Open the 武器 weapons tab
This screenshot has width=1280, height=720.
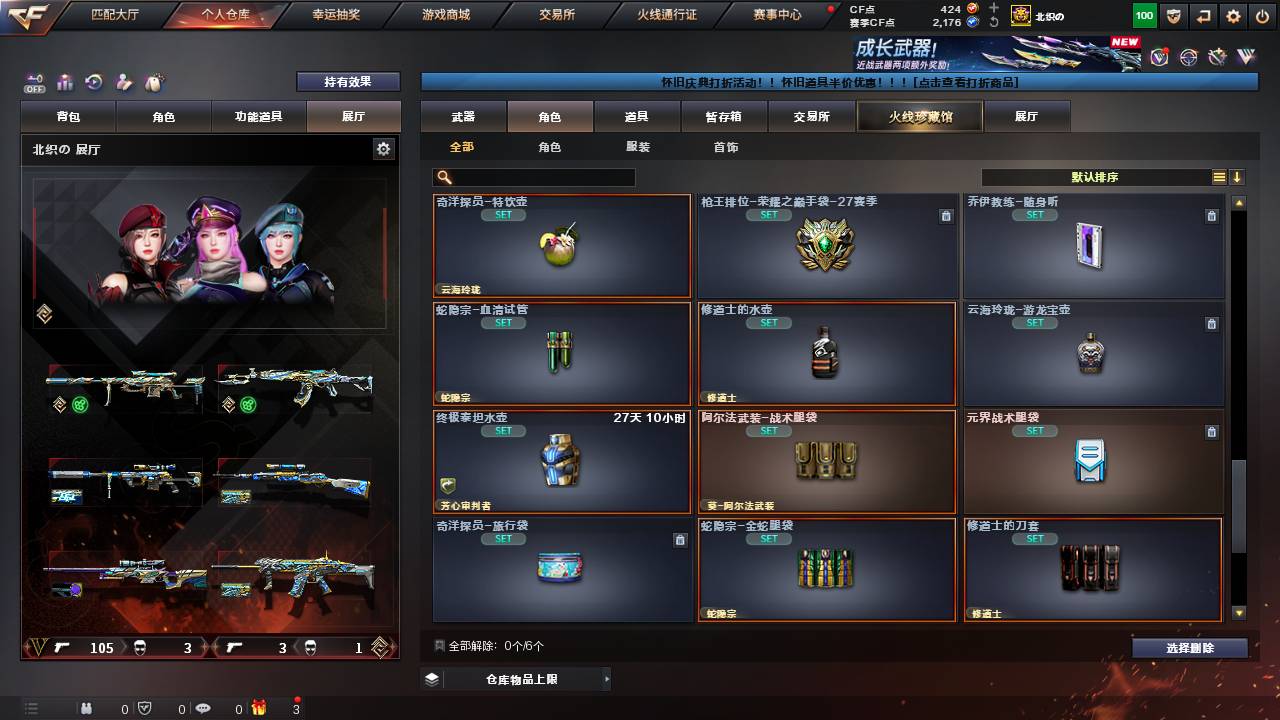coord(463,117)
